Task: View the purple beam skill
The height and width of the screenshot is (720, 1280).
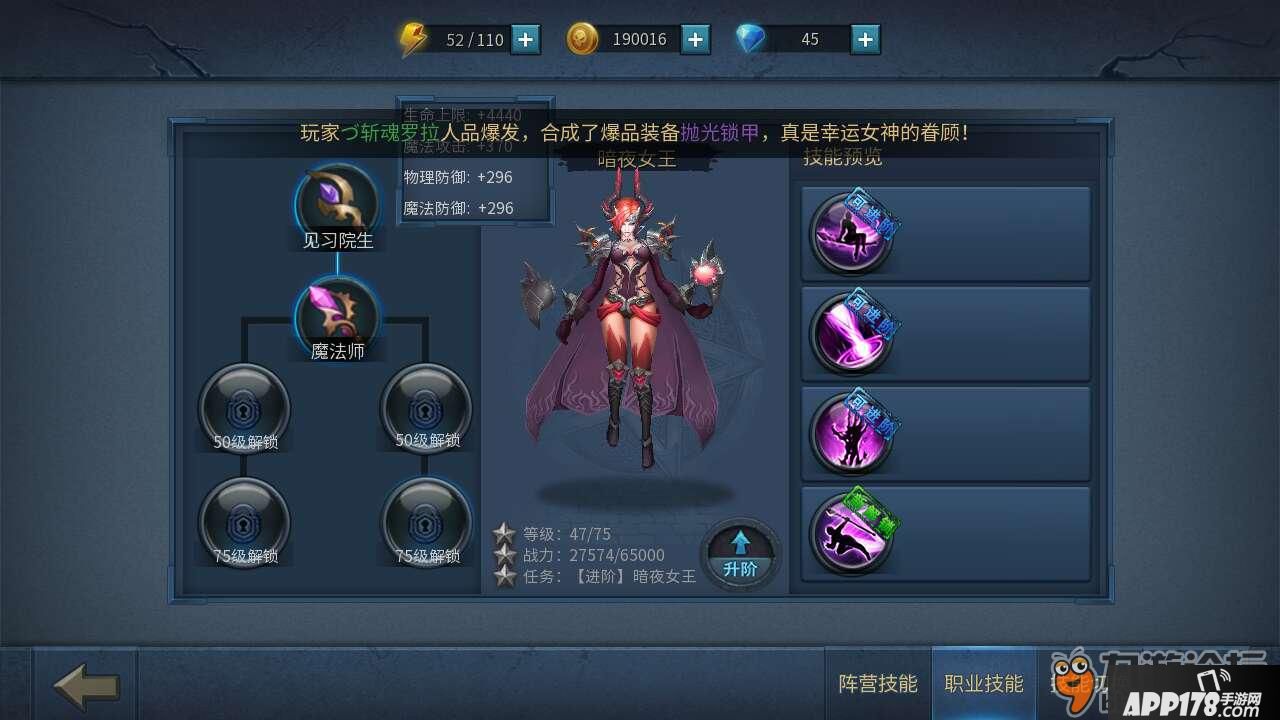Action: 851,333
